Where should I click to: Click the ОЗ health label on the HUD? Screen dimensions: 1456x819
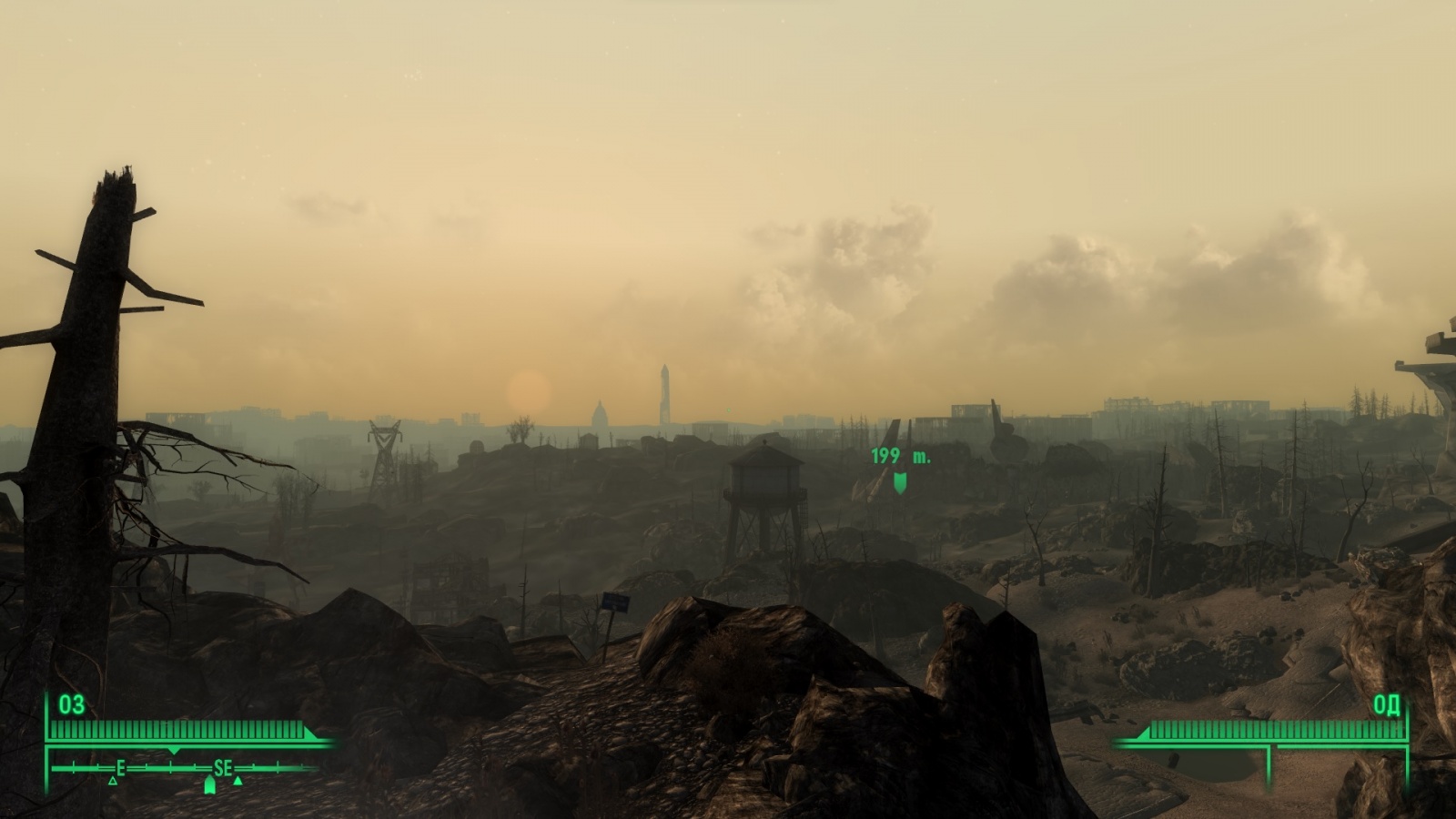coord(72,704)
